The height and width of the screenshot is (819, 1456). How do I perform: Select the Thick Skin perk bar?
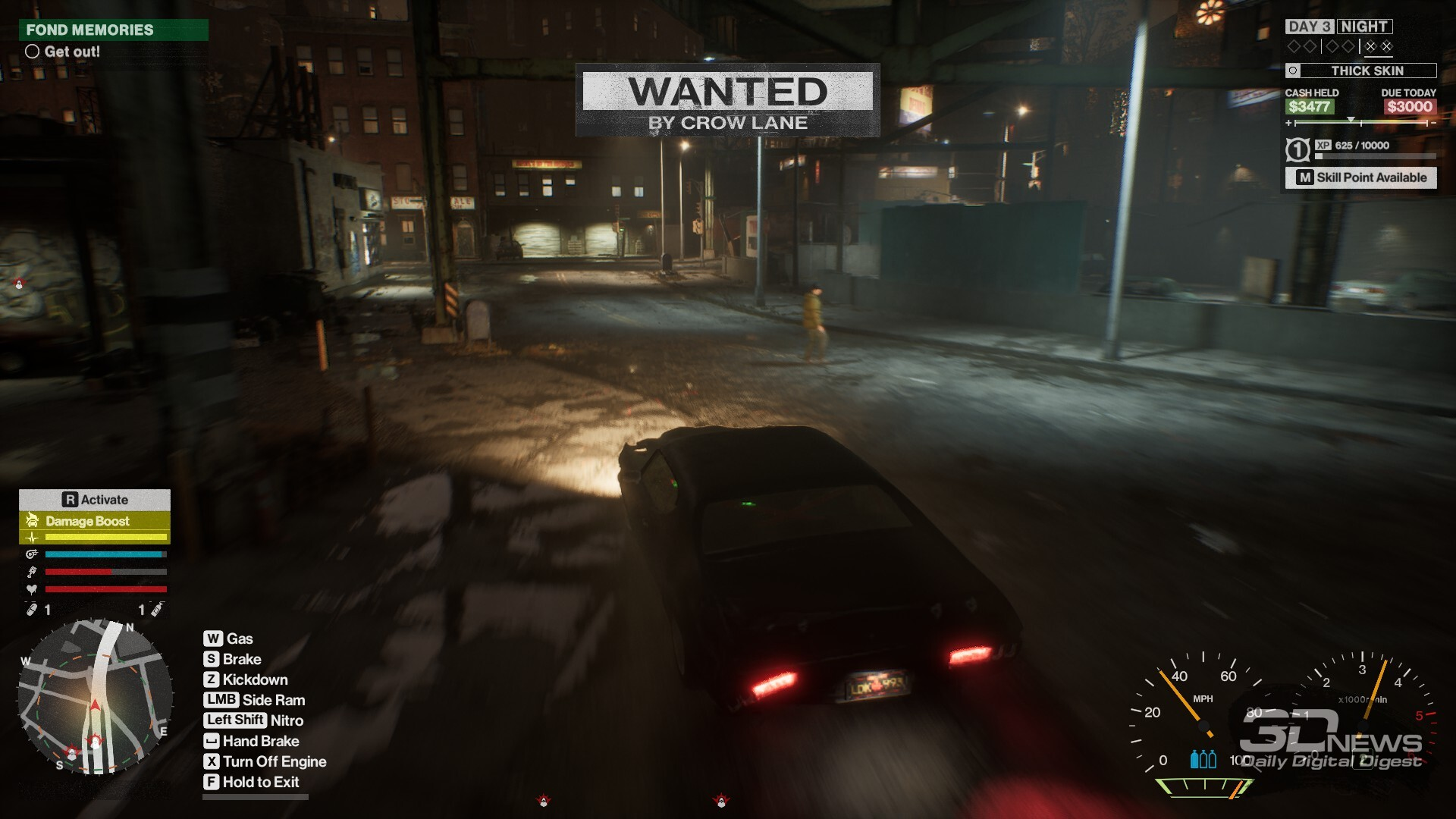1360,71
